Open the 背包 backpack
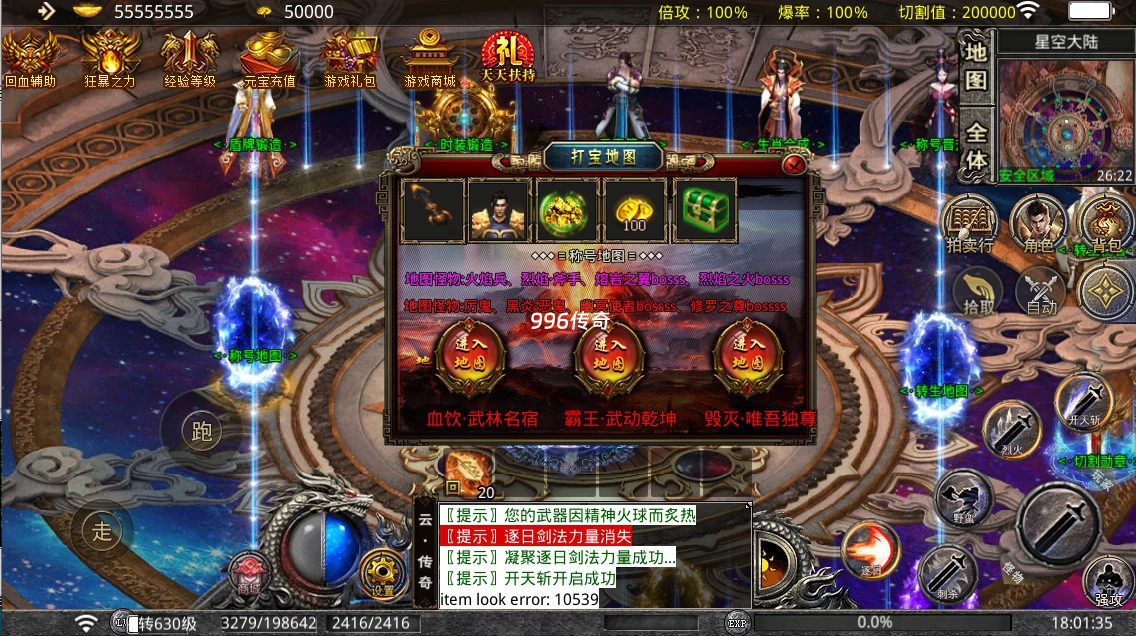 1103,224
